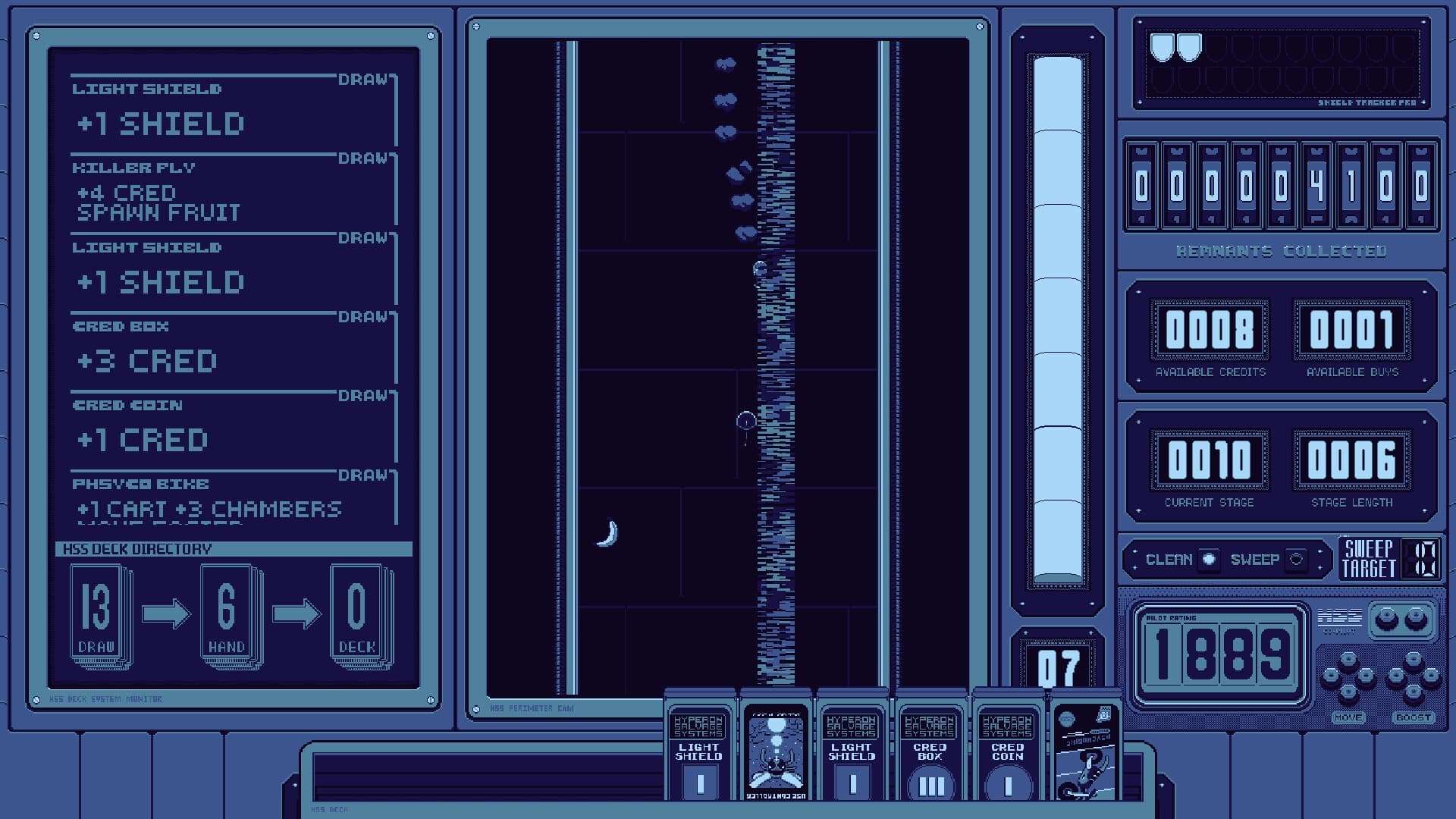Viewport: 1456px width, 819px height.
Task: Toggle off the CLEAN mode switch
Action: click(x=1209, y=559)
